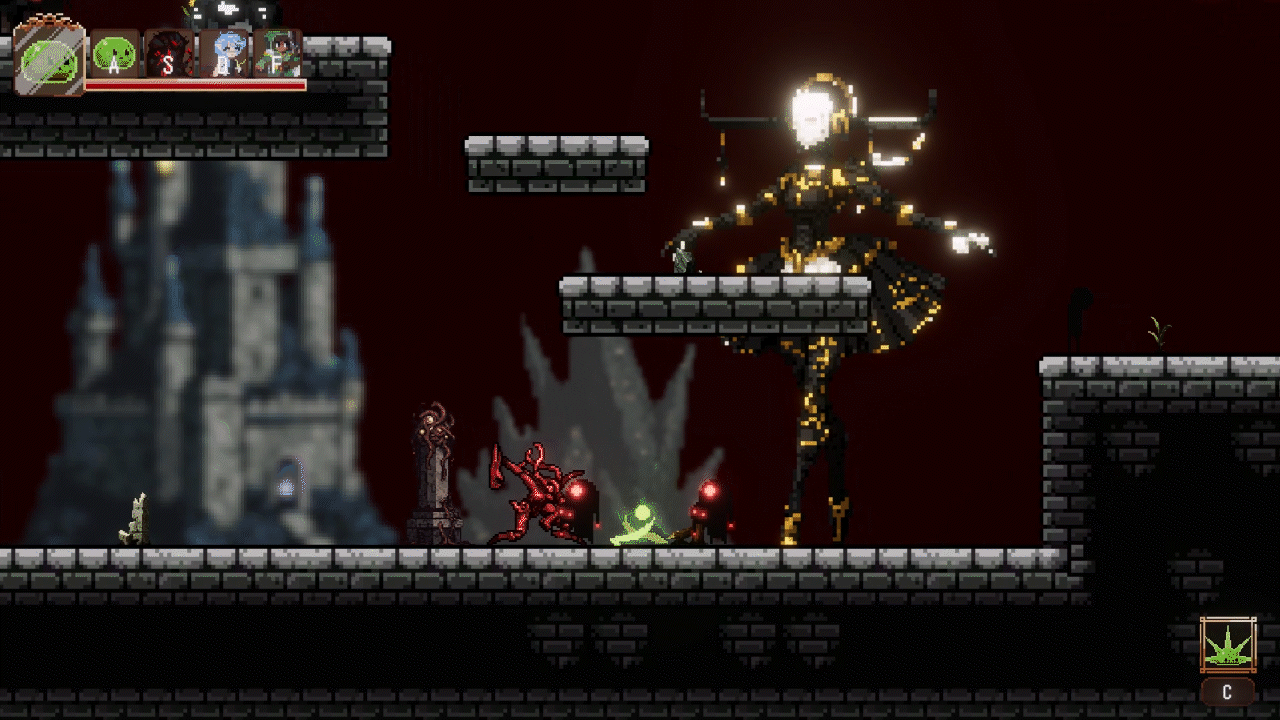
Task: Choose the red tentacle creature form
Action: (168, 54)
